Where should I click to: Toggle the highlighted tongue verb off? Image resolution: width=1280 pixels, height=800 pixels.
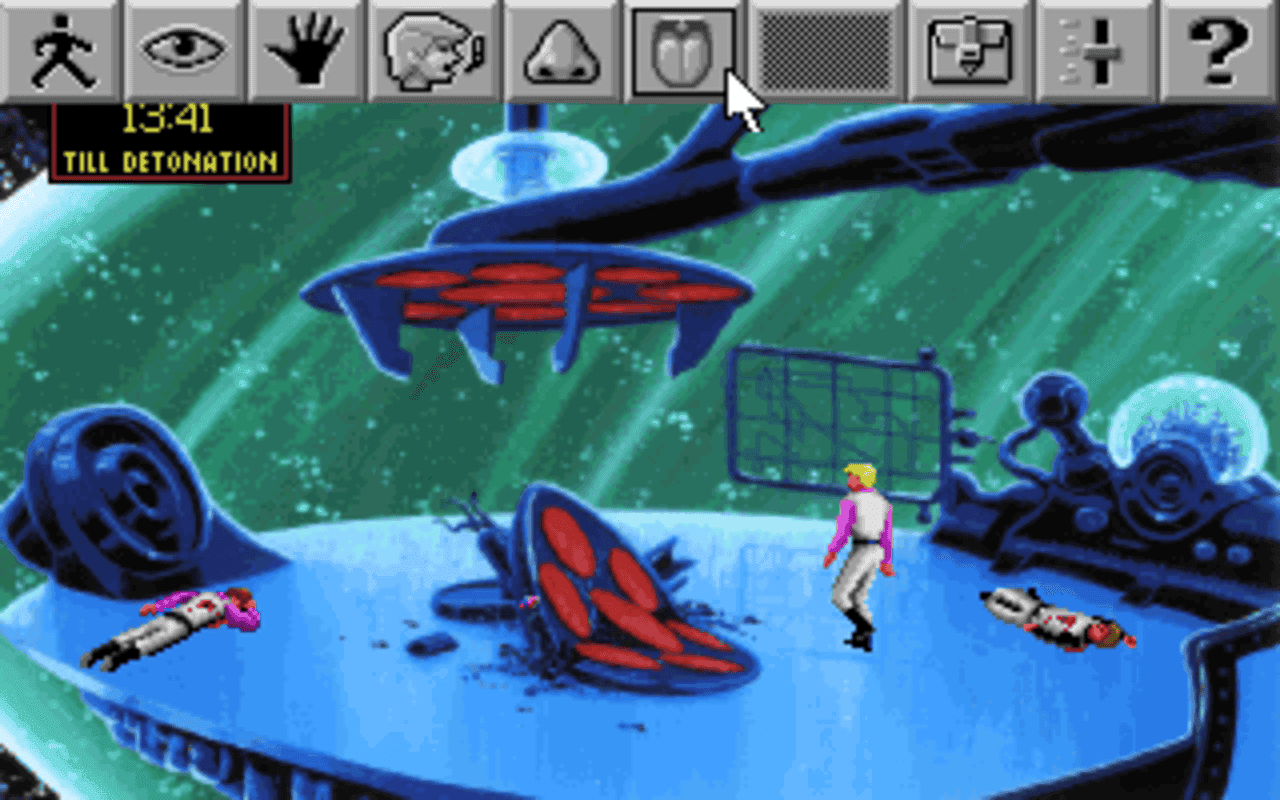click(683, 48)
